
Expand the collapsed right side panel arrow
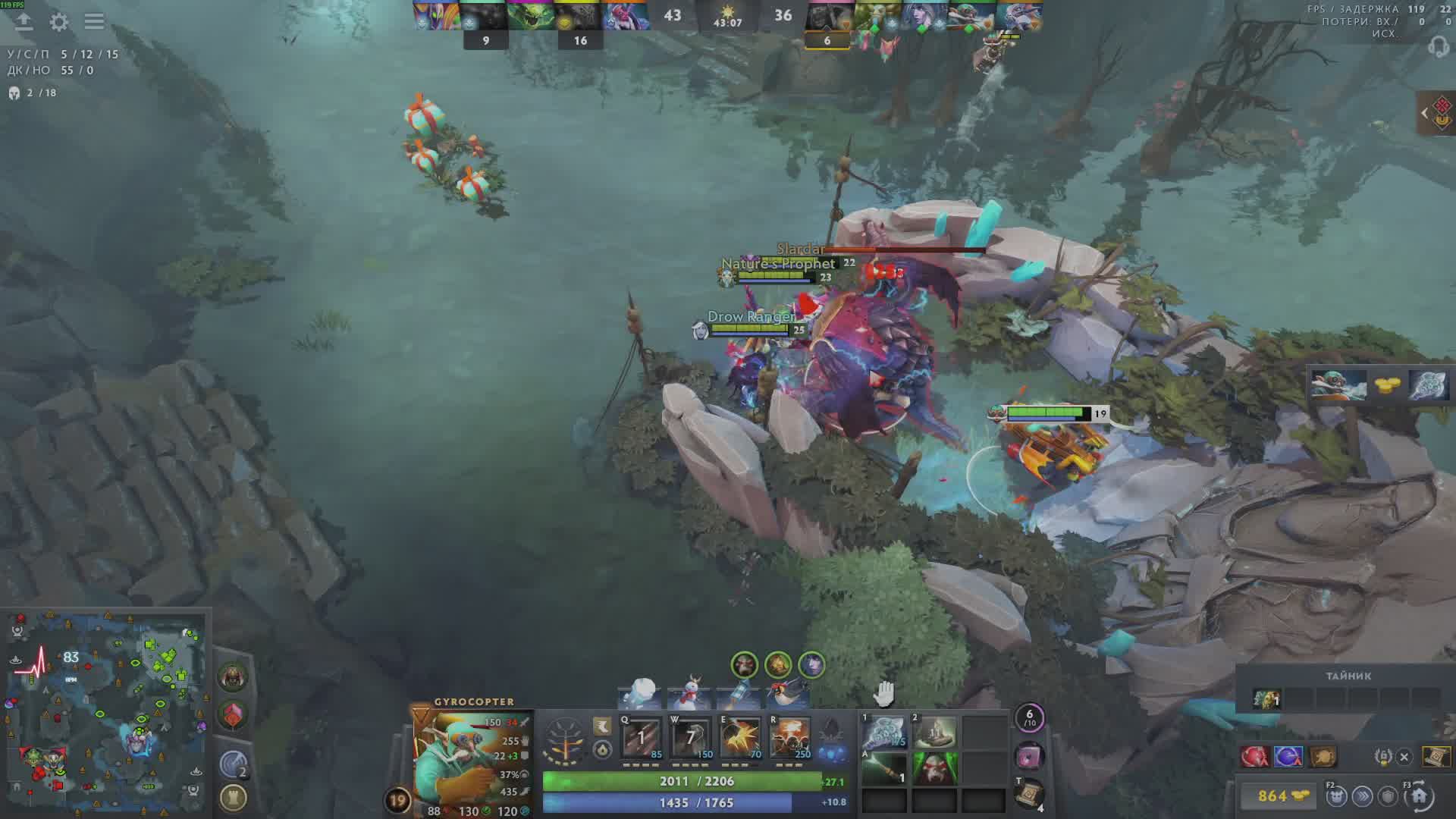pos(1425,114)
